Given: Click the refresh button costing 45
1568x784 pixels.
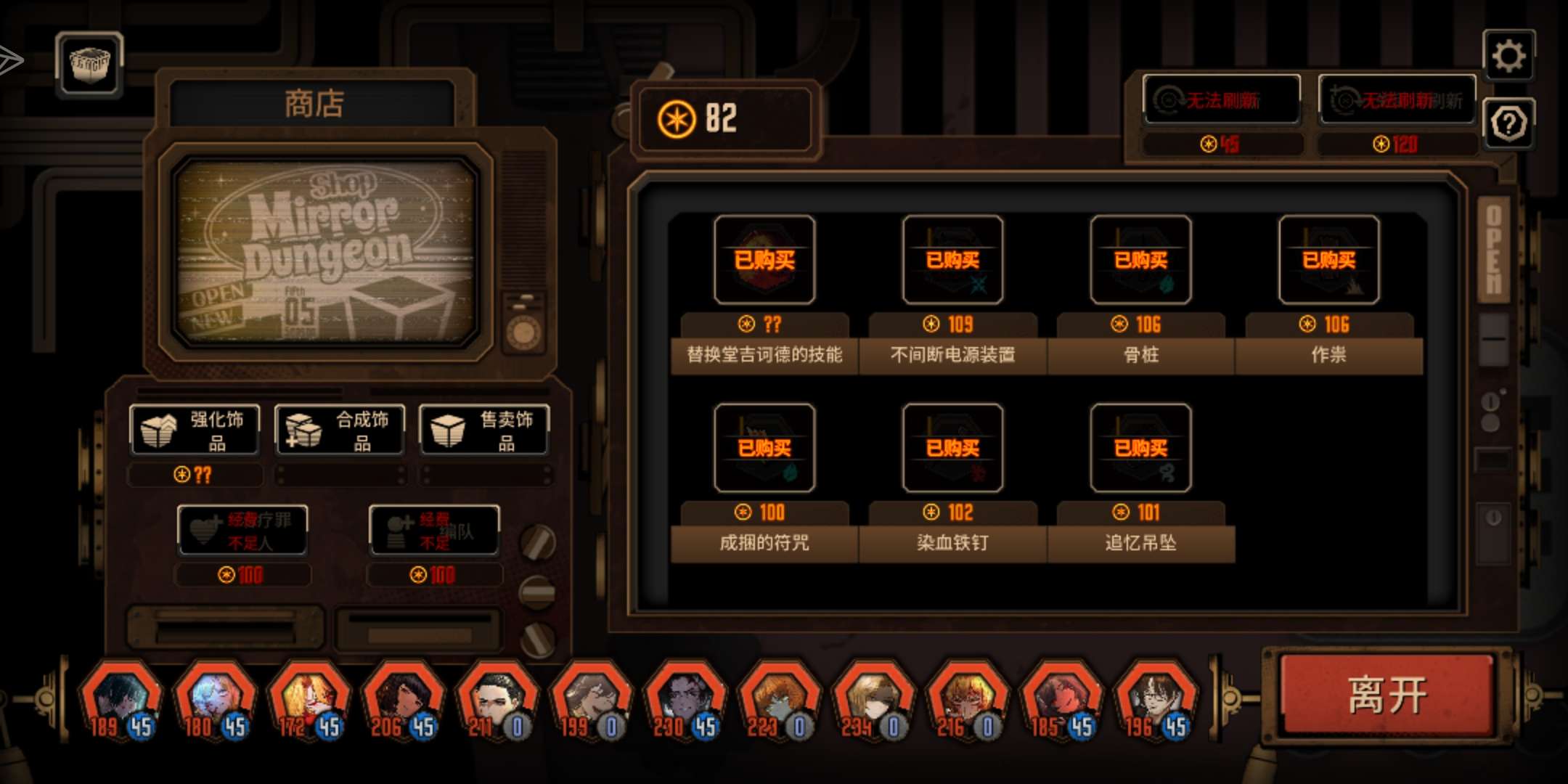Looking at the screenshot, I should click(x=1221, y=100).
